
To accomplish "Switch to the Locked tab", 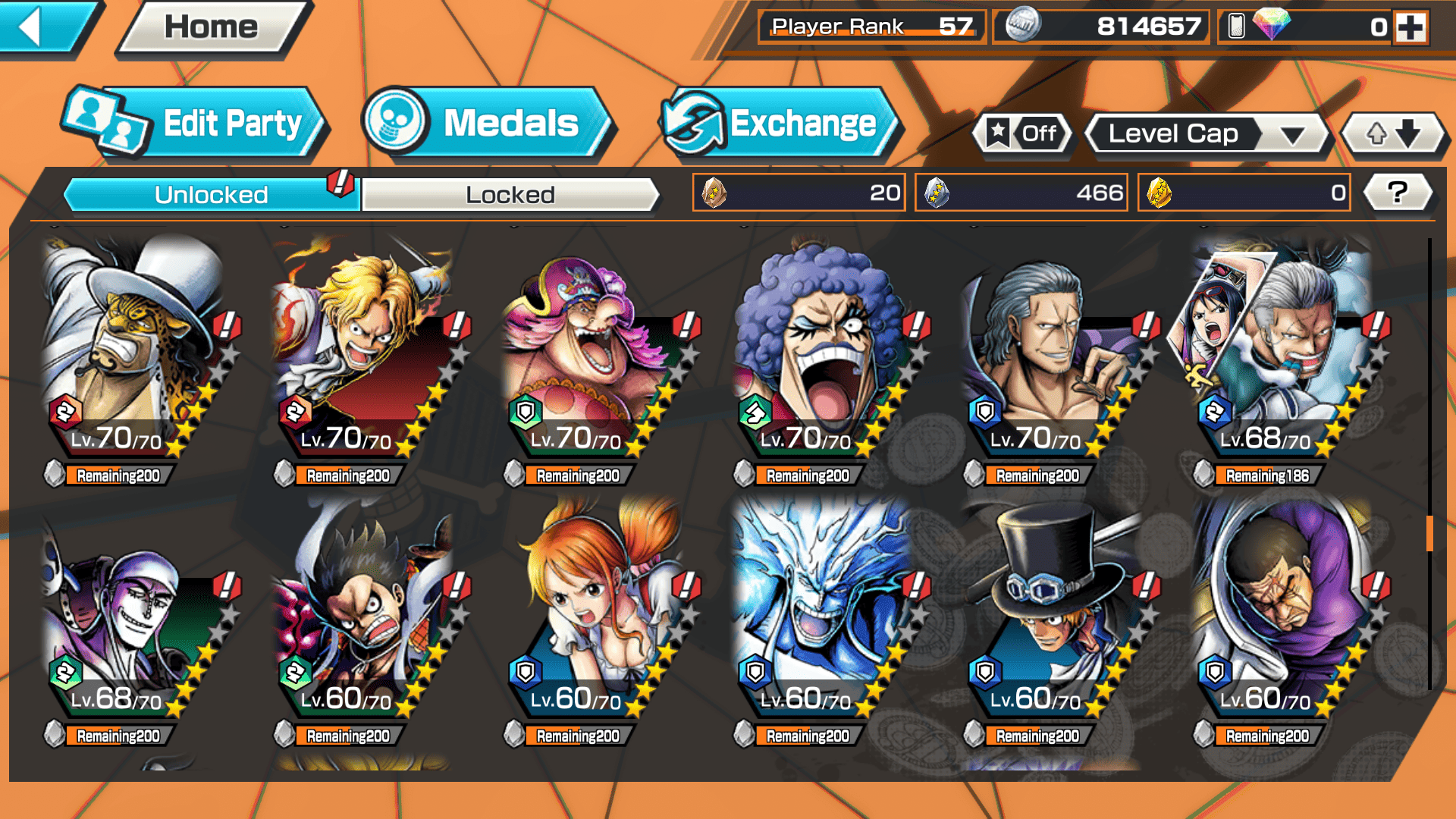I will [510, 195].
